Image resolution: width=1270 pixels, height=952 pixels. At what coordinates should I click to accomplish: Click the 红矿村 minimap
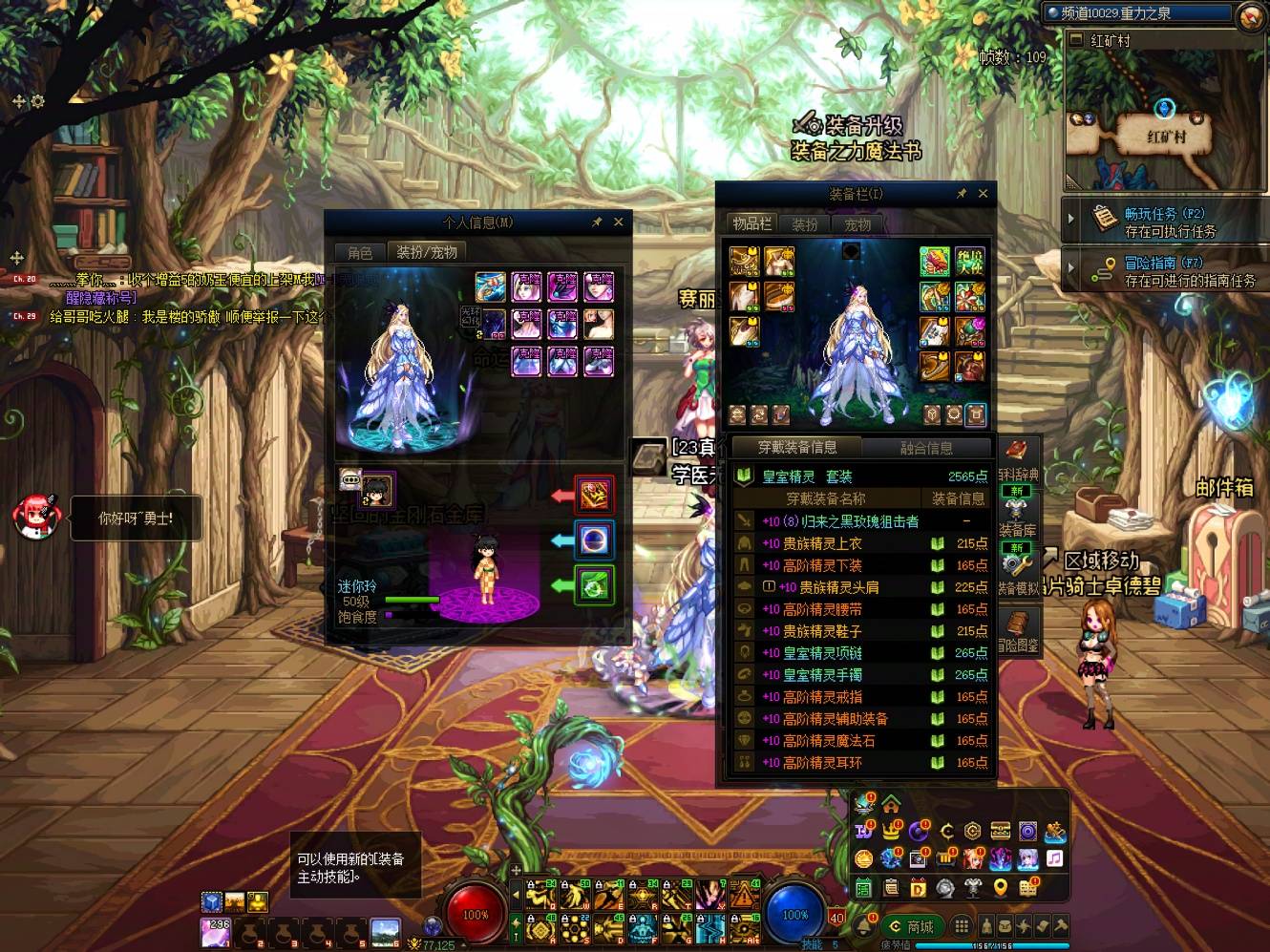click(x=1164, y=124)
